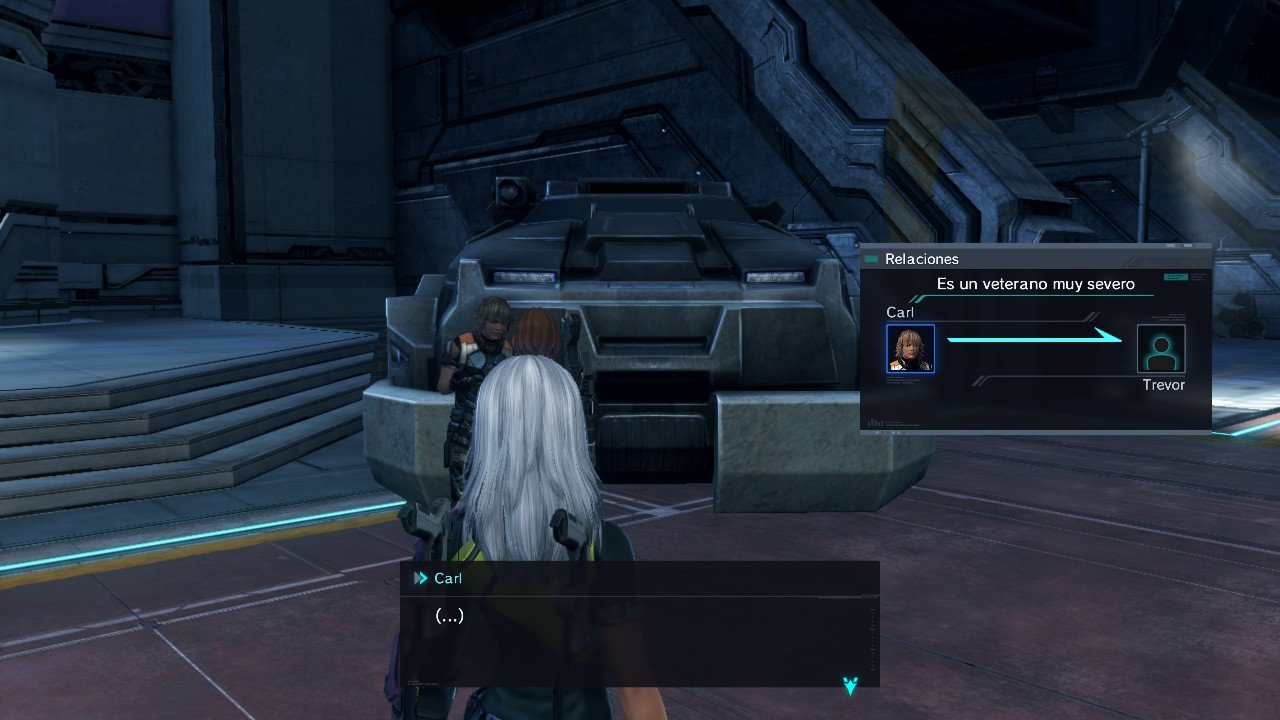Click the circles icon in the panel's top-right corner
The width and height of the screenshot is (1280, 720).
coord(1196,262)
